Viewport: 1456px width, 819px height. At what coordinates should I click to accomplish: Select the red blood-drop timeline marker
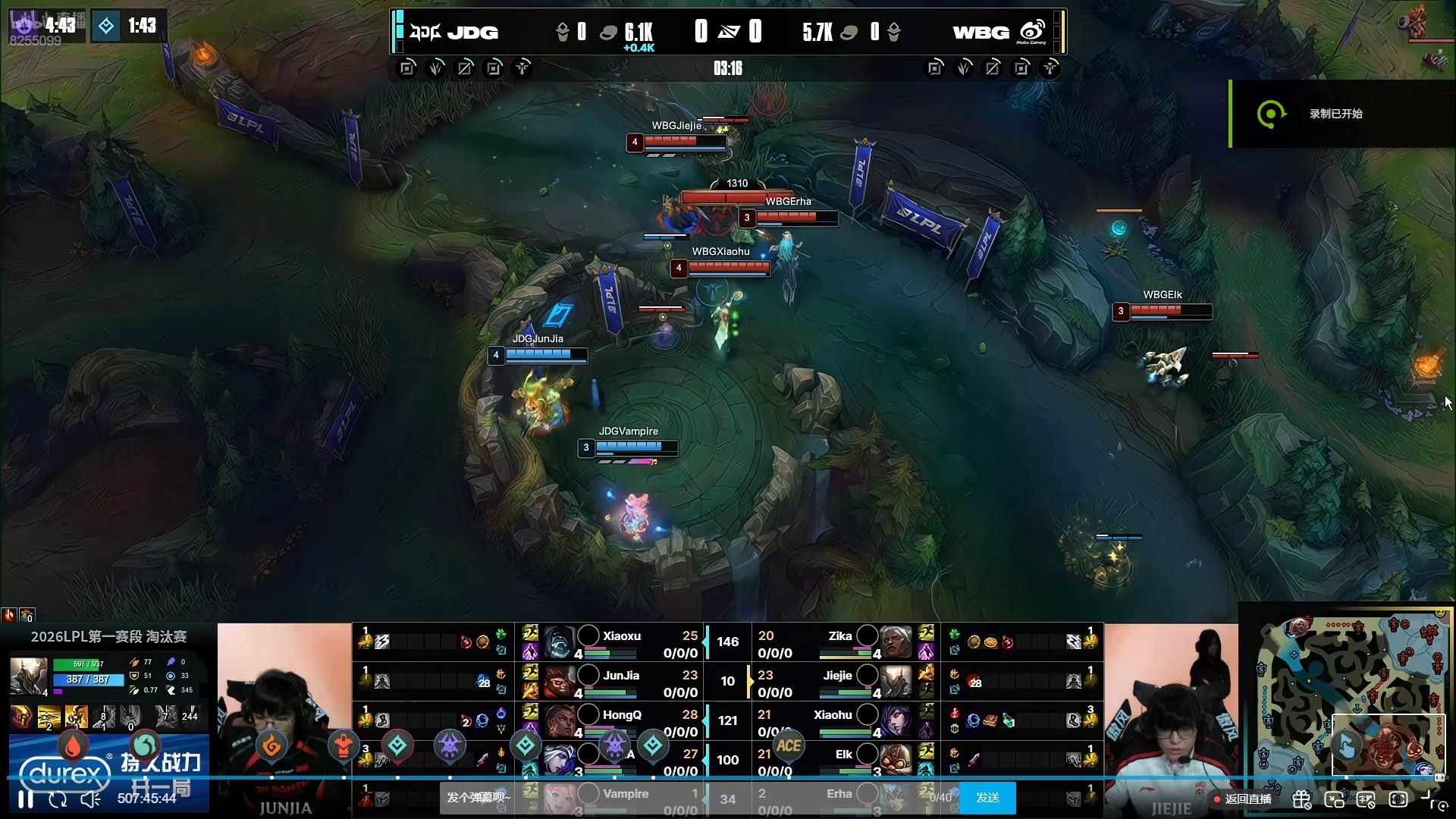pyautogui.click(x=73, y=746)
